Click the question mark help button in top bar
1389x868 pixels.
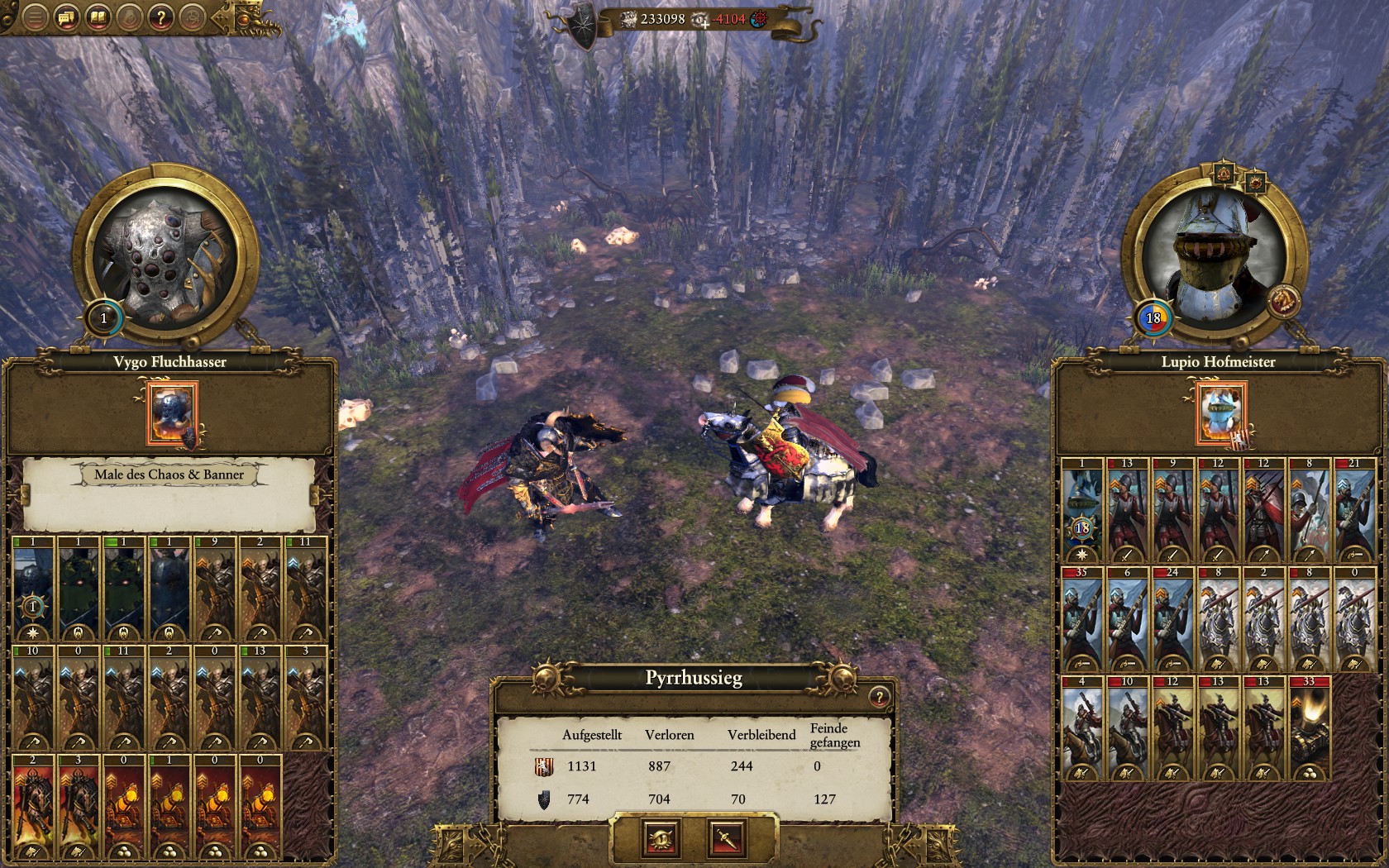[x=161, y=17]
